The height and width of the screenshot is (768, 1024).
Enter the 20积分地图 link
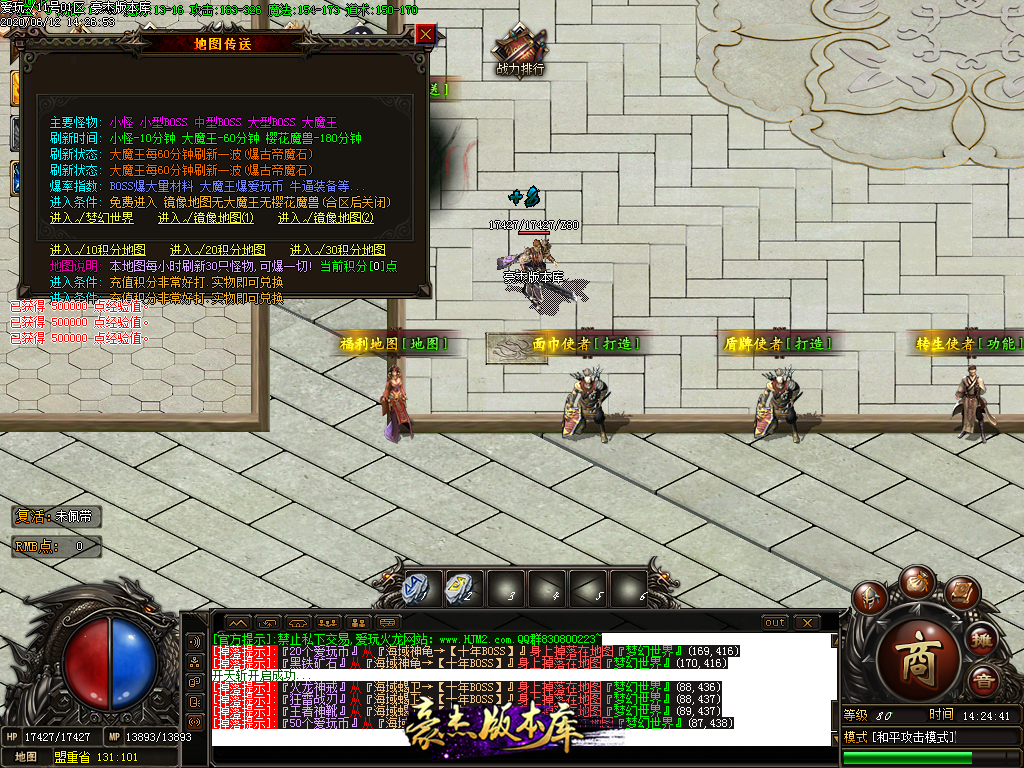click(x=218, y=250)
